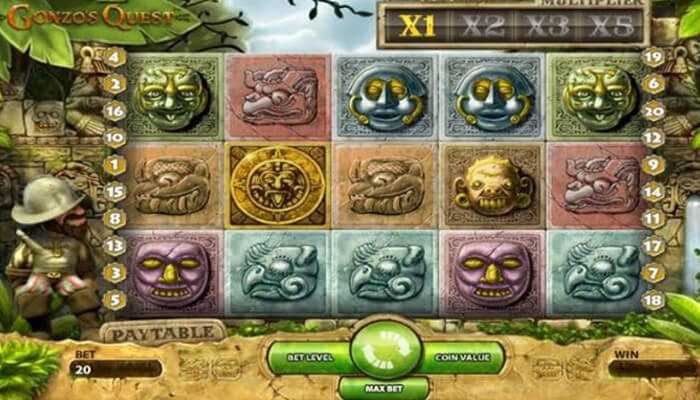Activate Max Bet
Screen dimensions: 700x400
click(x=383, y=386)
